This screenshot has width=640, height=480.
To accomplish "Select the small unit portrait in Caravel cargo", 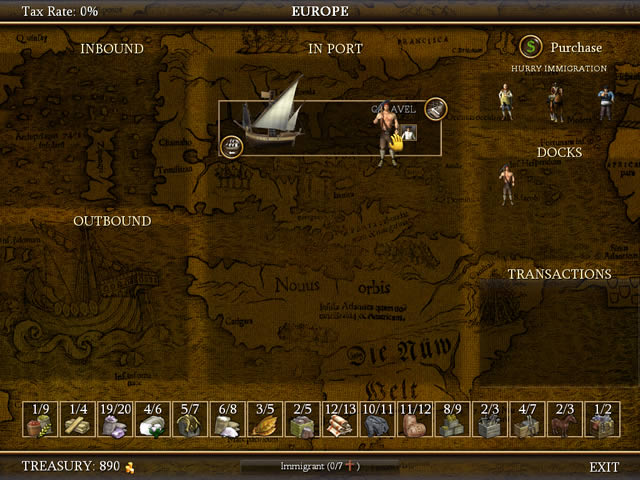I will pyautogui.click(x=409, y=133).
